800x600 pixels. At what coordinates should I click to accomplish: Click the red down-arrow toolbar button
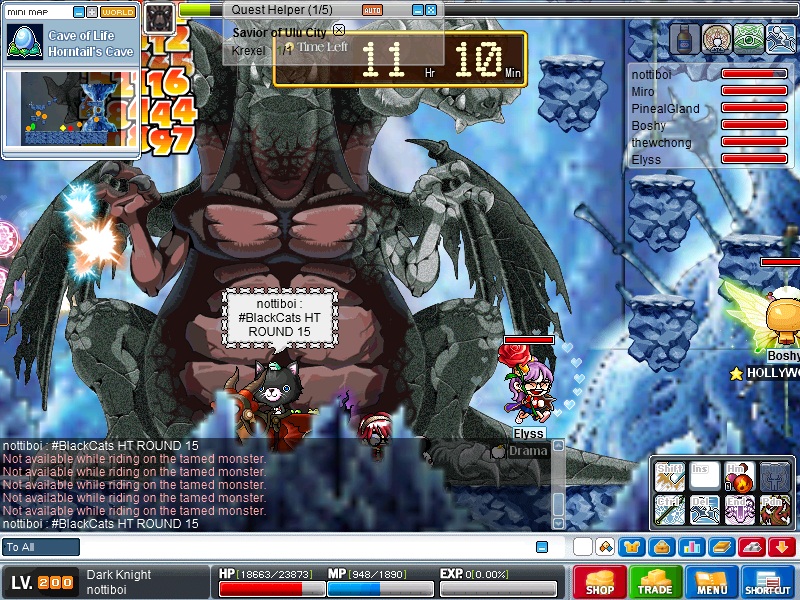(781, 547)
